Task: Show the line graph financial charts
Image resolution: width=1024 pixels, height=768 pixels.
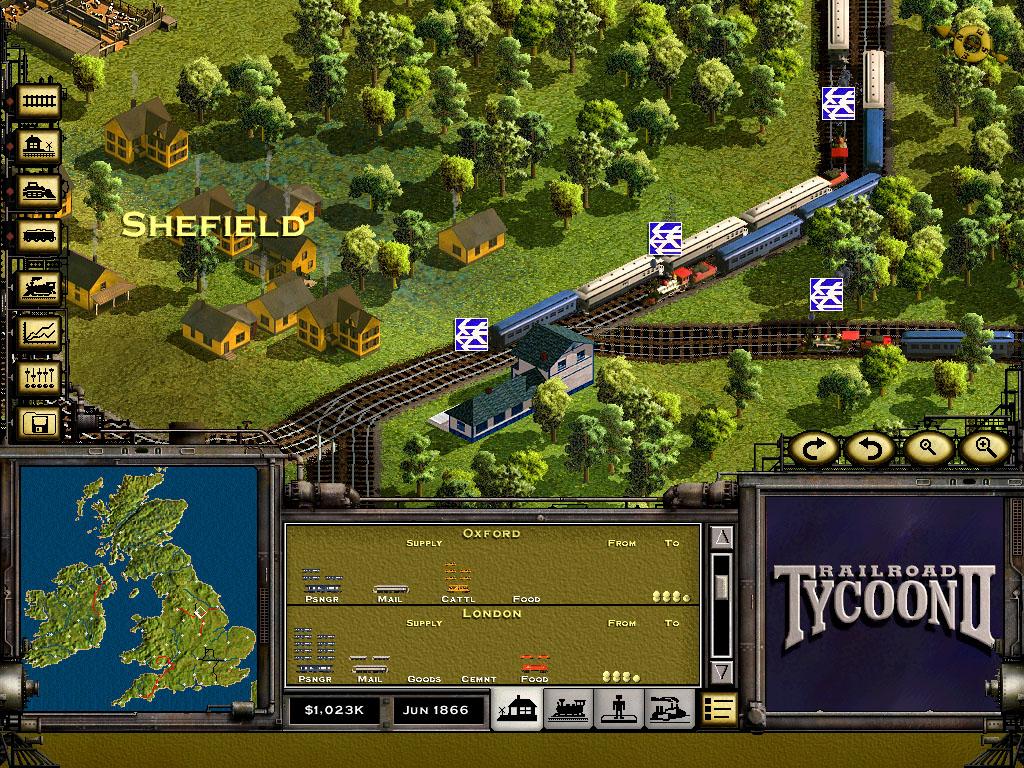Action: [x=40, y=332]
